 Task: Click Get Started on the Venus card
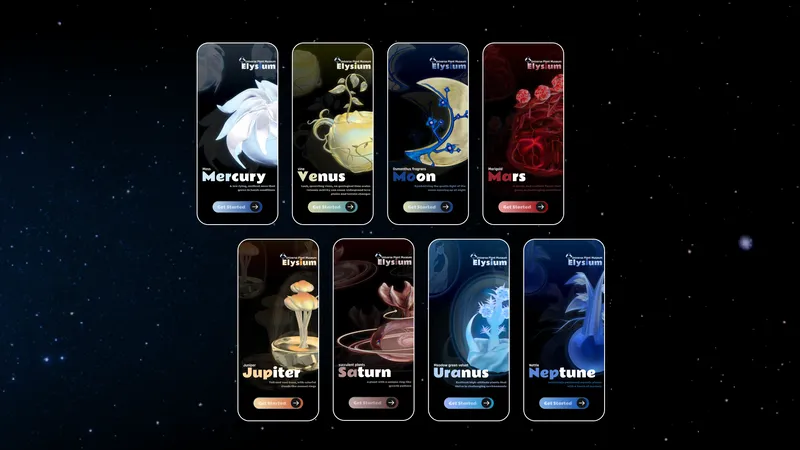click(x=331, y=207)
